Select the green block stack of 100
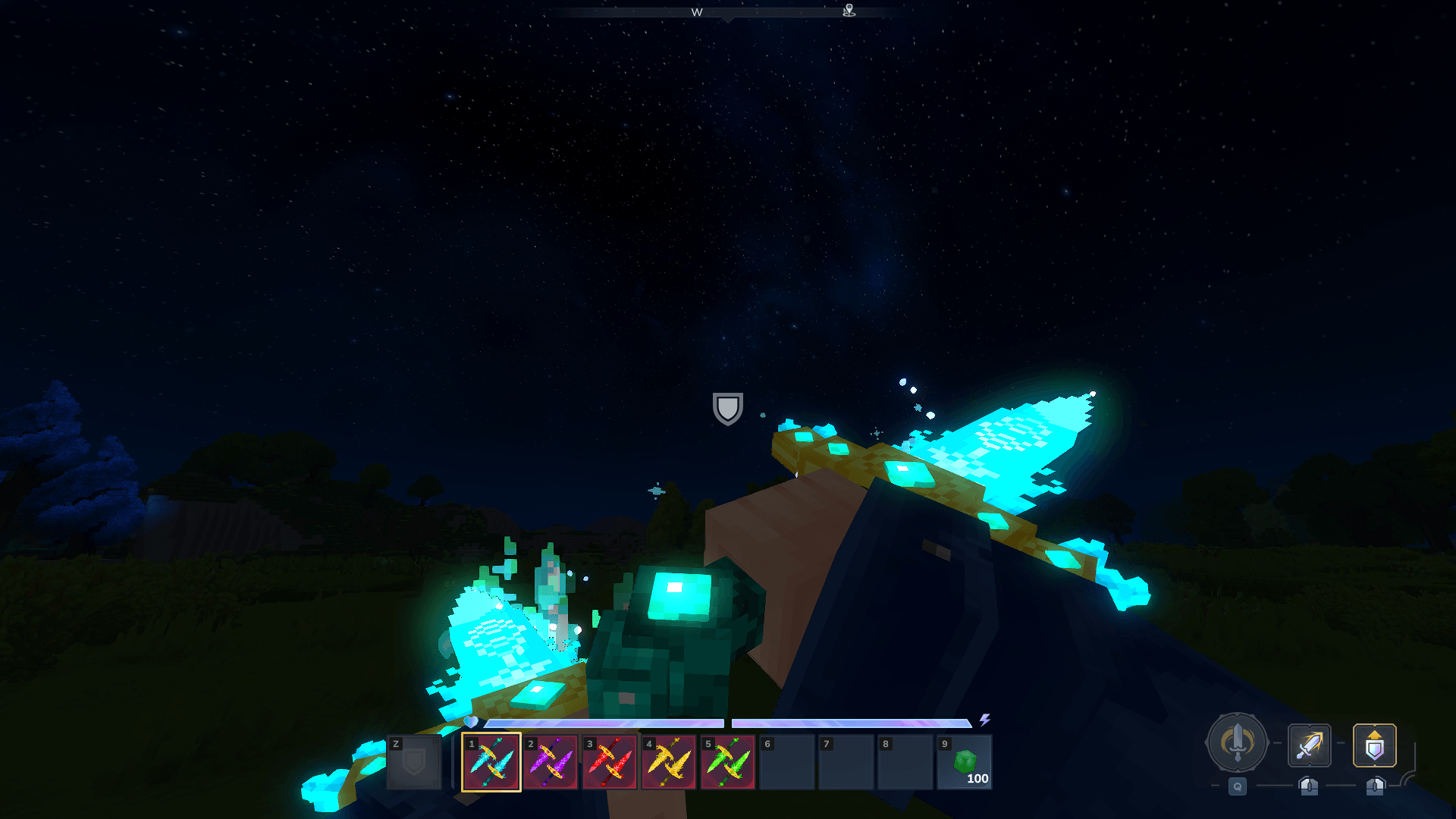 tap(965, 761)
